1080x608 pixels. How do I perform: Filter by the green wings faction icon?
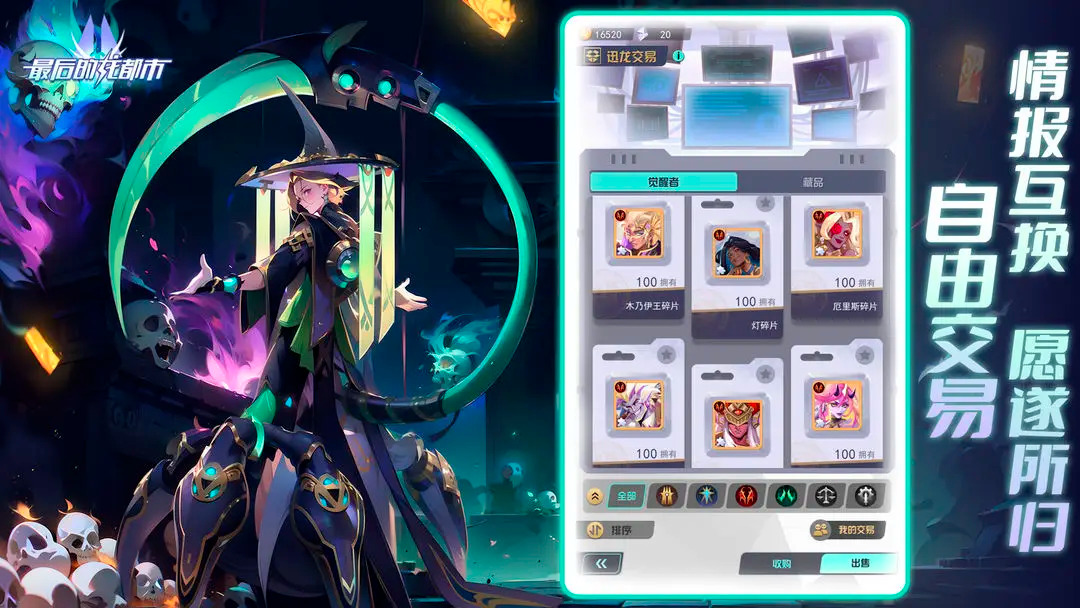(x=786, y=495)
